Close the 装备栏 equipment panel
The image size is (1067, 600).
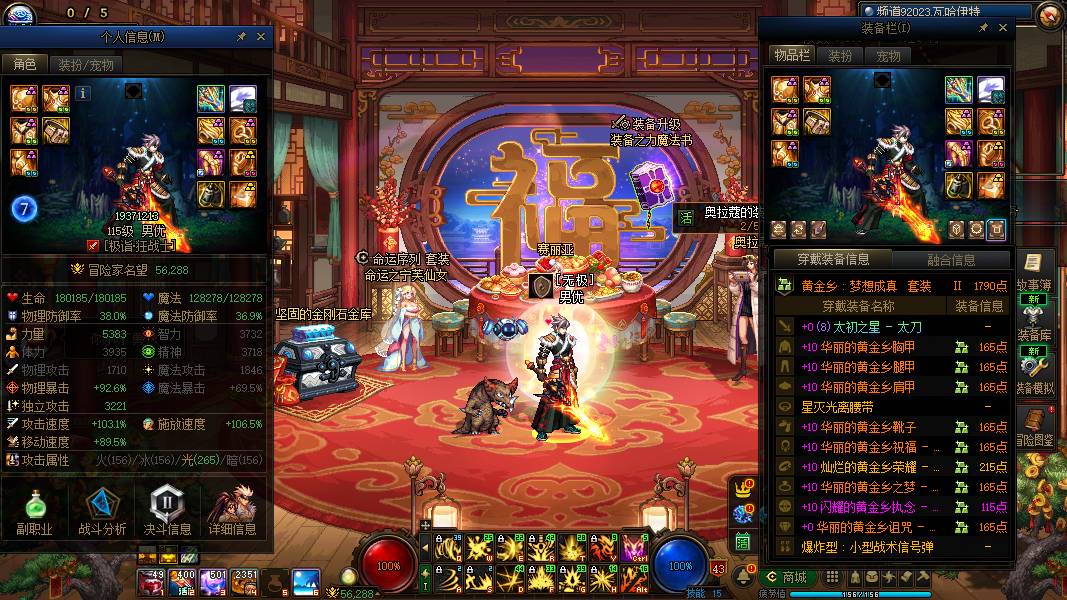[x=1004, y=28]
